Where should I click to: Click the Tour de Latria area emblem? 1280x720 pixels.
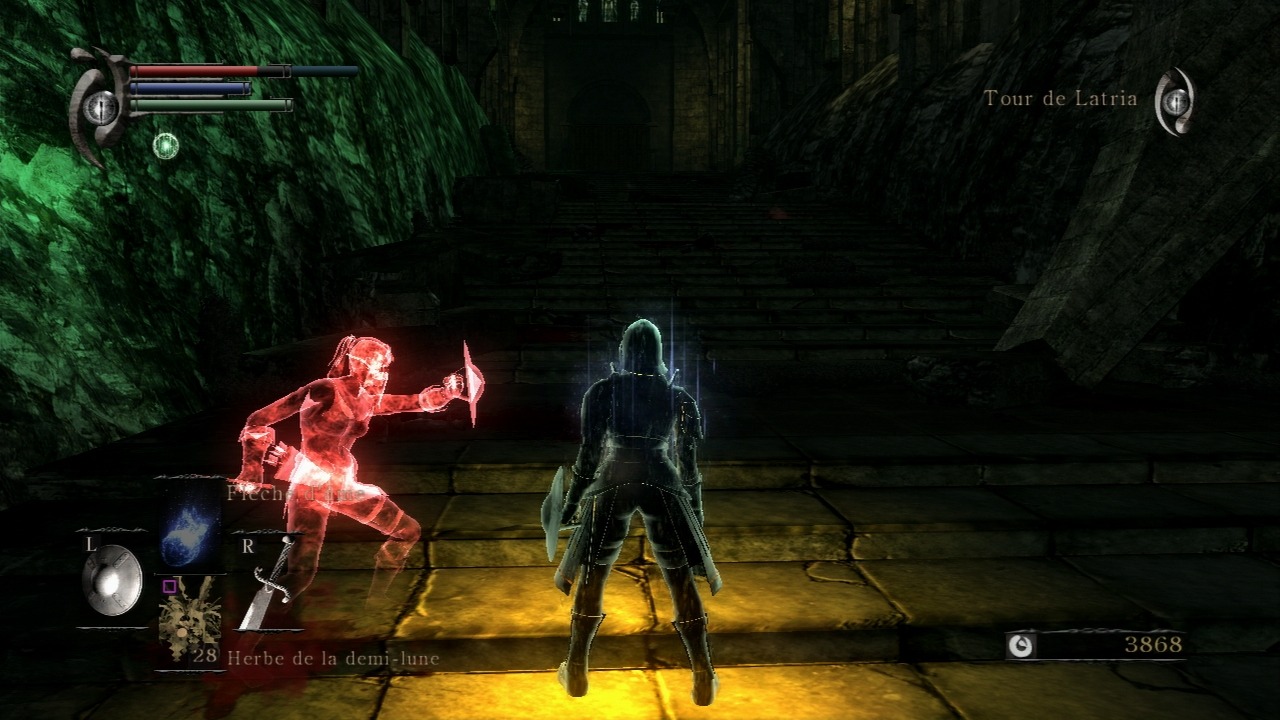coord(1176,101)
